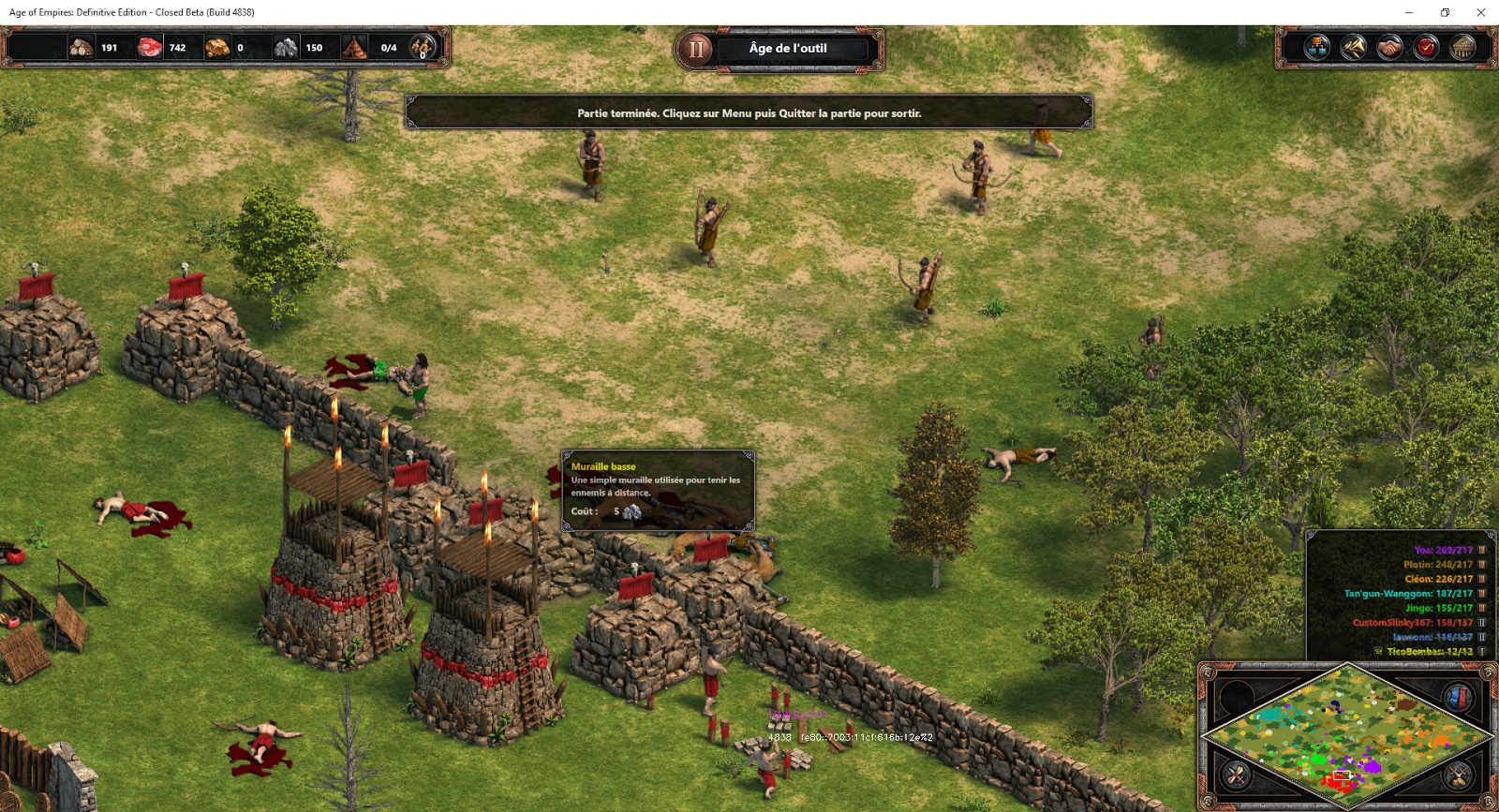The height and width of the screenshot is (812, 1499).
Task: Open the diplomacy handshake screen
Action: pos(1389,47)
